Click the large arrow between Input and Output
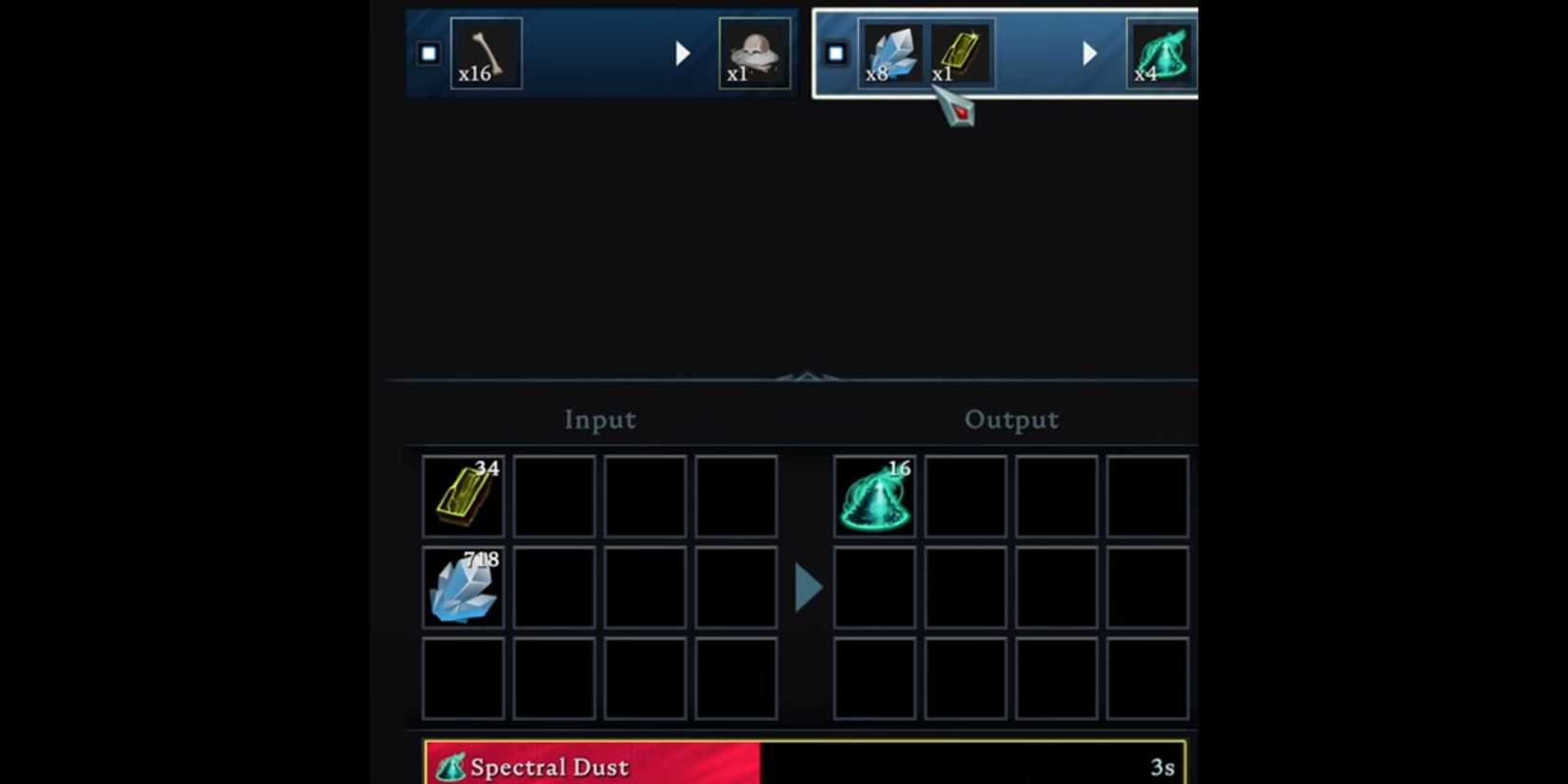Viewport: 1568px width, 784px height. 807,587
